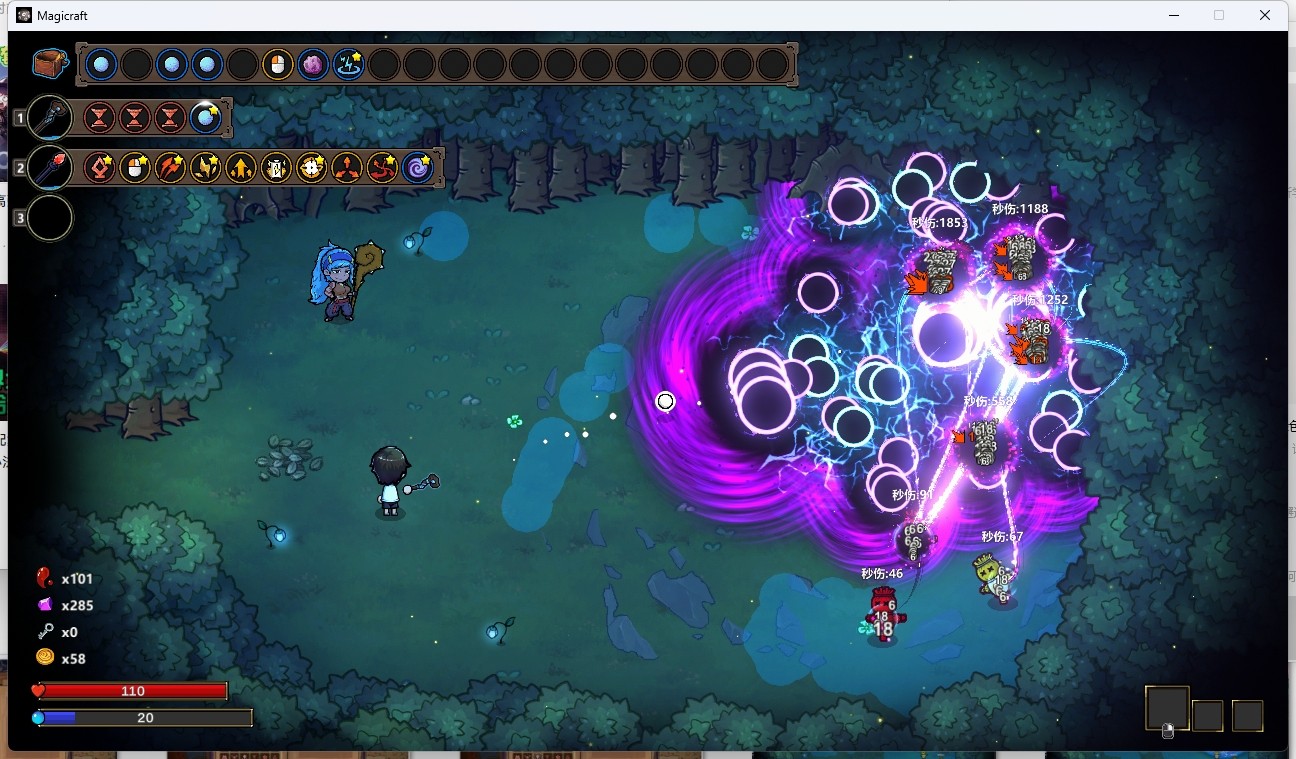Click the empty third wand slot
The width and height of the screenshot is (1296, 759).
[49, 217]
